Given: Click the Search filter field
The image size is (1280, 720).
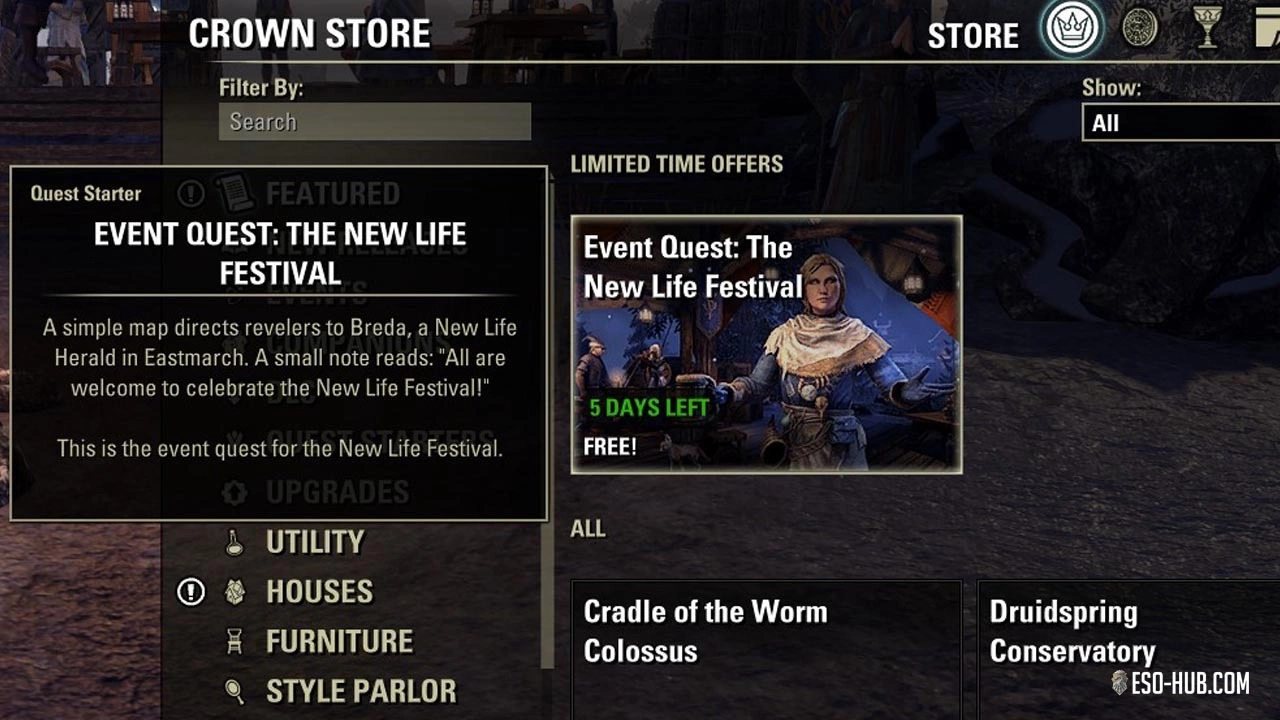Looking at the screenshot, I should (374, 122).
